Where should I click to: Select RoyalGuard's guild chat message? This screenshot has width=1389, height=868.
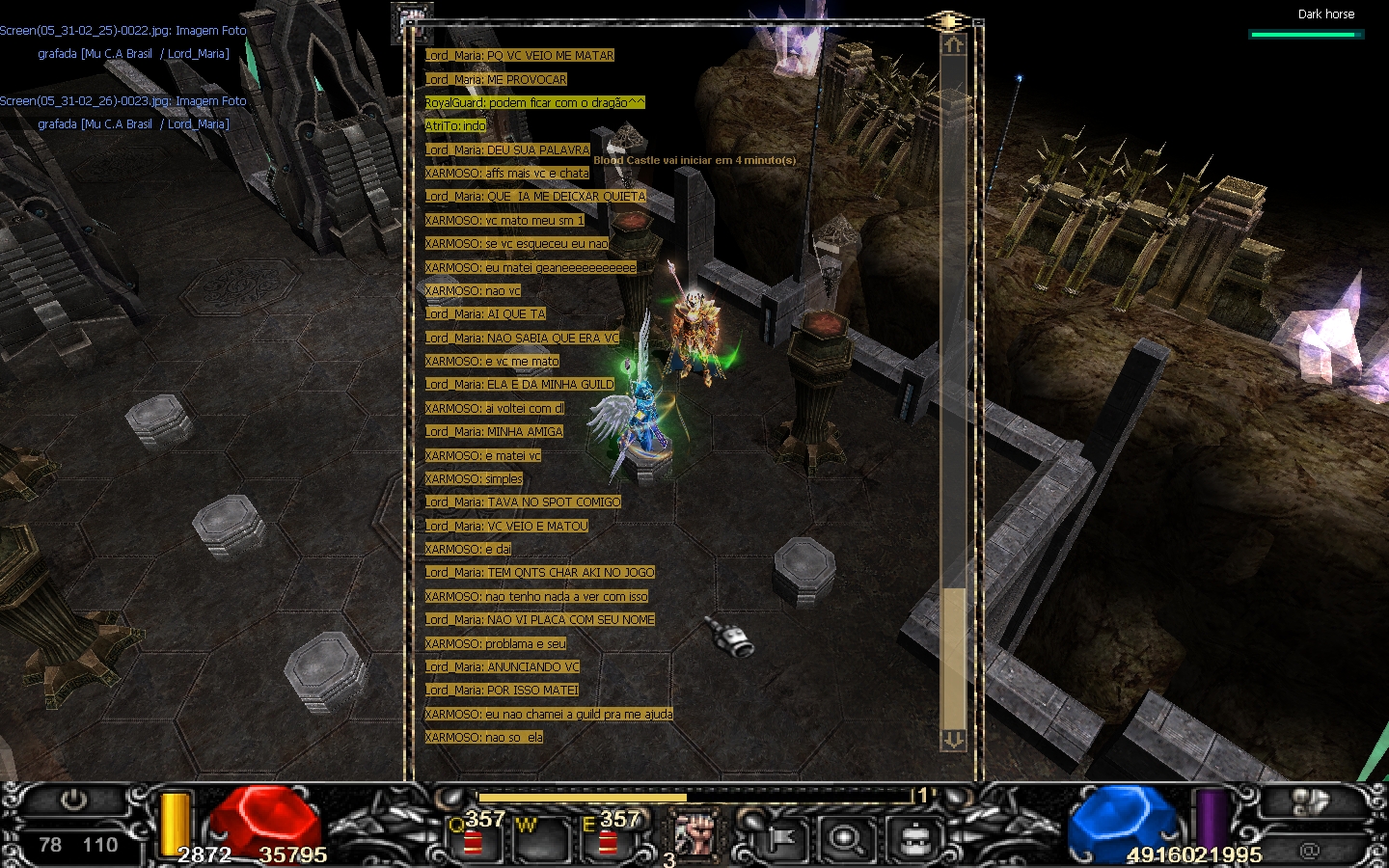535,102
